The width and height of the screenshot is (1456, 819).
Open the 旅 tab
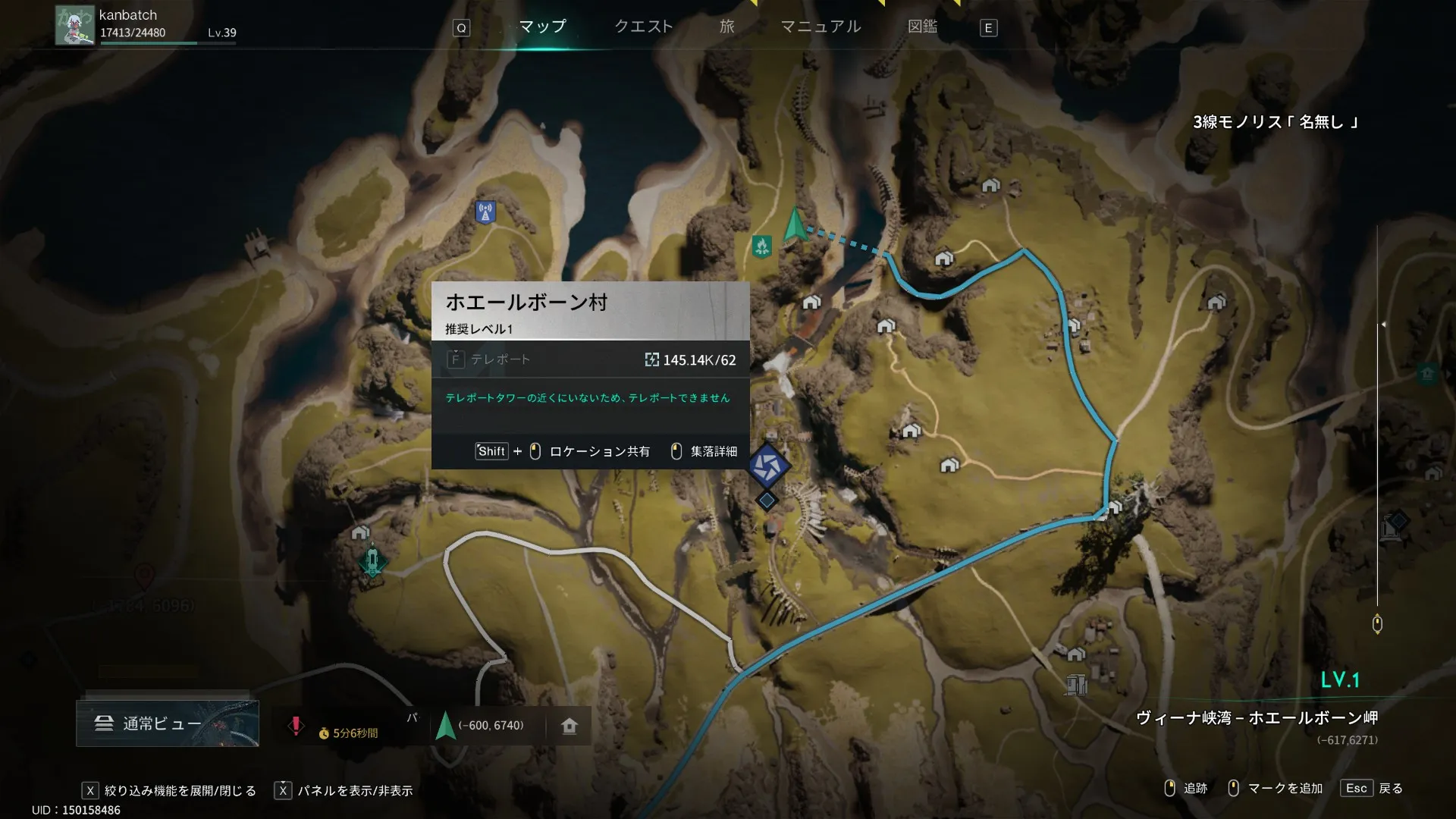tap(726, 27)
